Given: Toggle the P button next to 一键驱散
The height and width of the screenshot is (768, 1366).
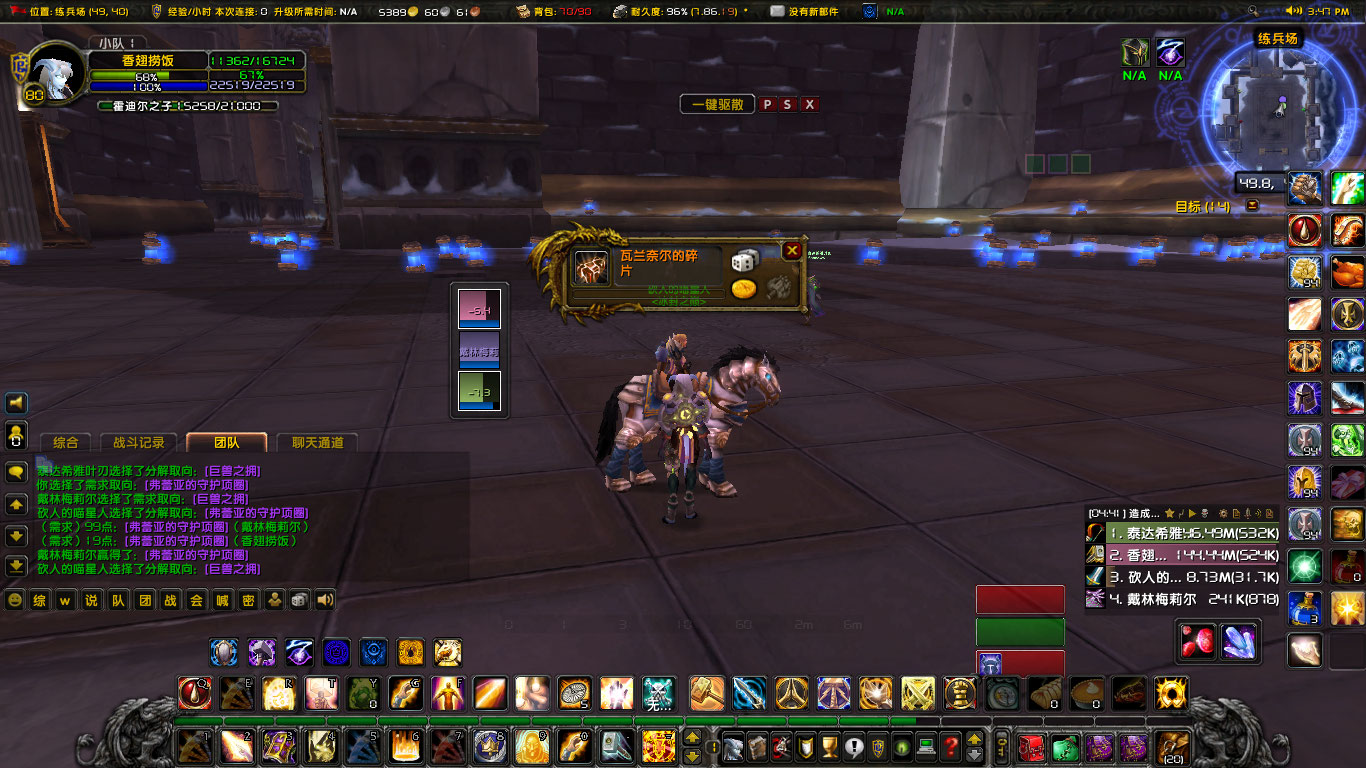Looking at the screenshot, I should pos(770,103).
